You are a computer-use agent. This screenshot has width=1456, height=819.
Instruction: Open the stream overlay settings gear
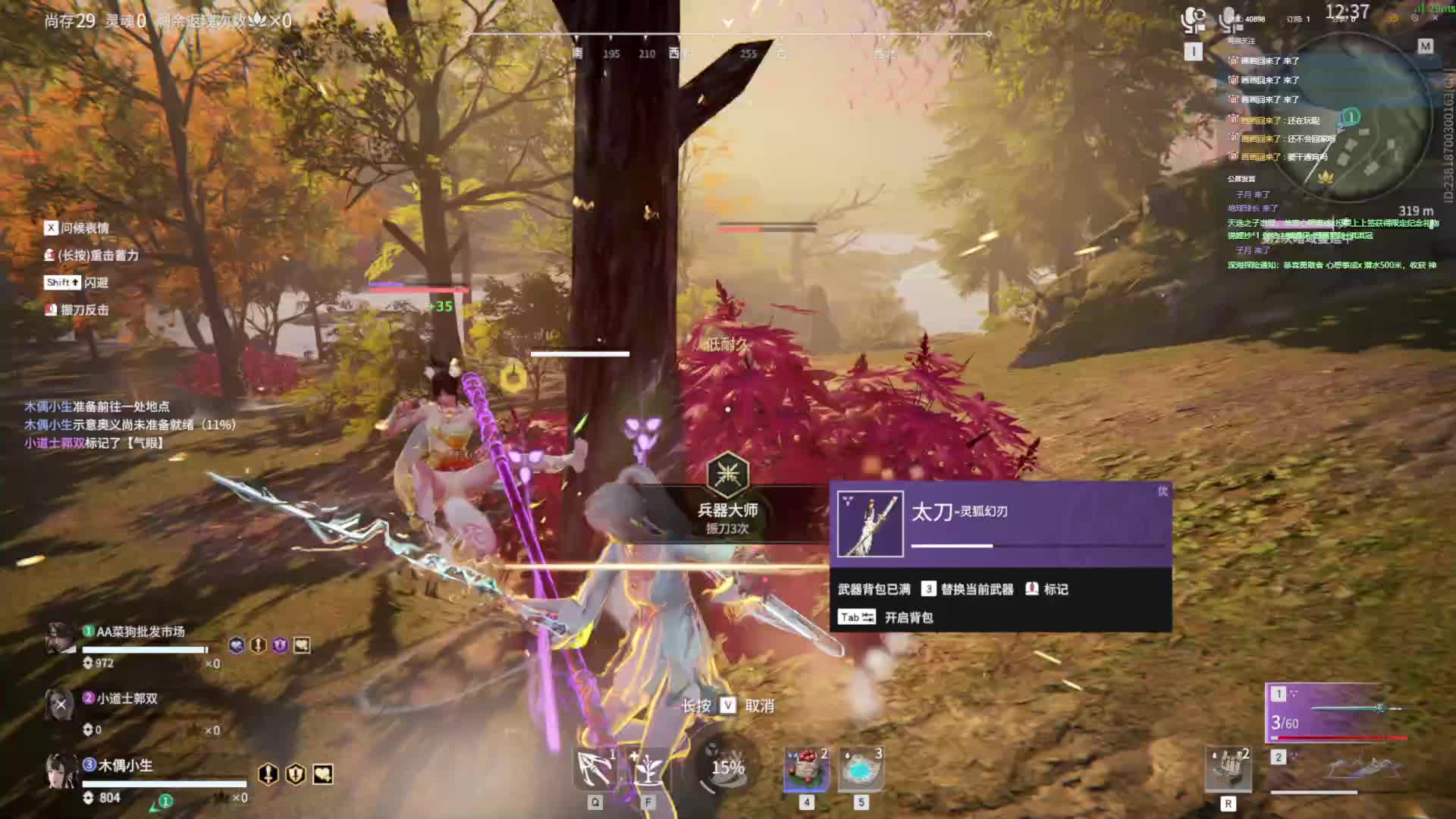[1415, 18]
